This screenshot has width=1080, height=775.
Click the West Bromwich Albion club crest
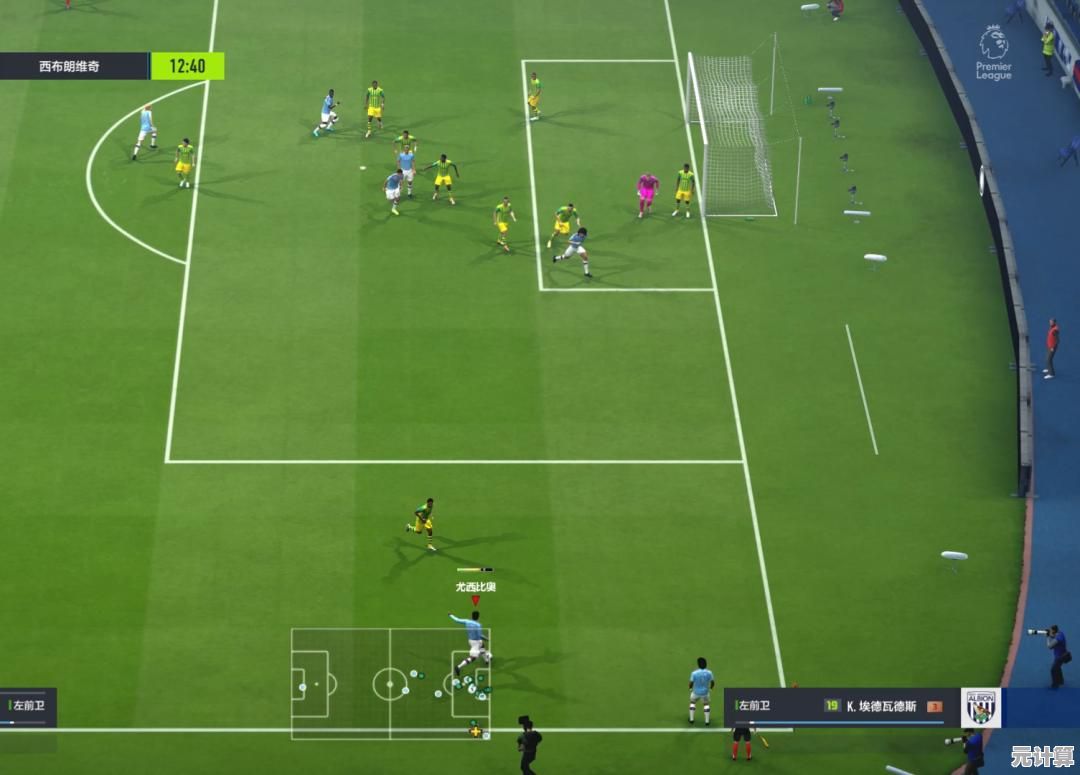[981, 707]
